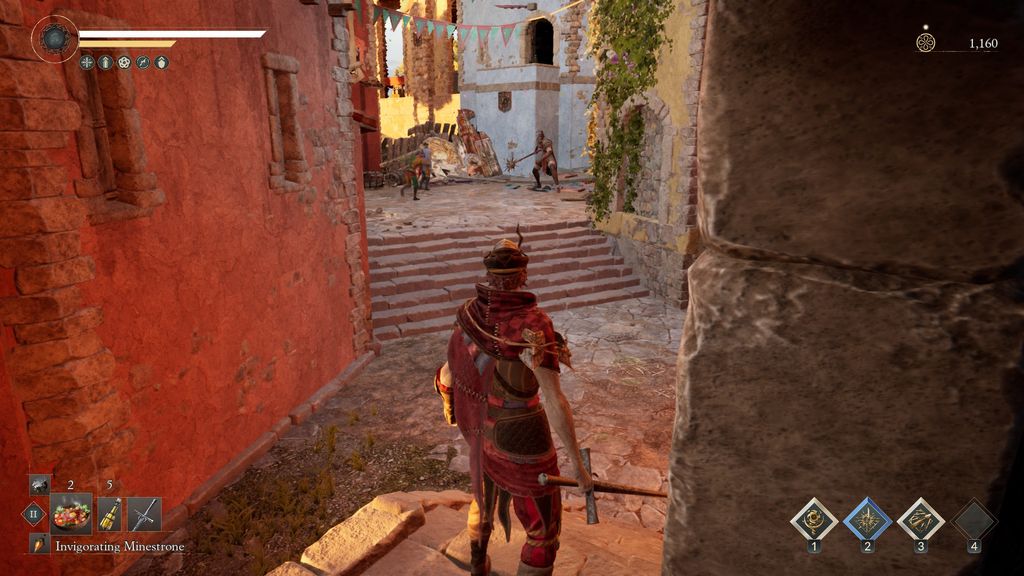Select the sword weapon slot
The image size is (1024, 576).
pyautogui.click(x=144, y=514)
